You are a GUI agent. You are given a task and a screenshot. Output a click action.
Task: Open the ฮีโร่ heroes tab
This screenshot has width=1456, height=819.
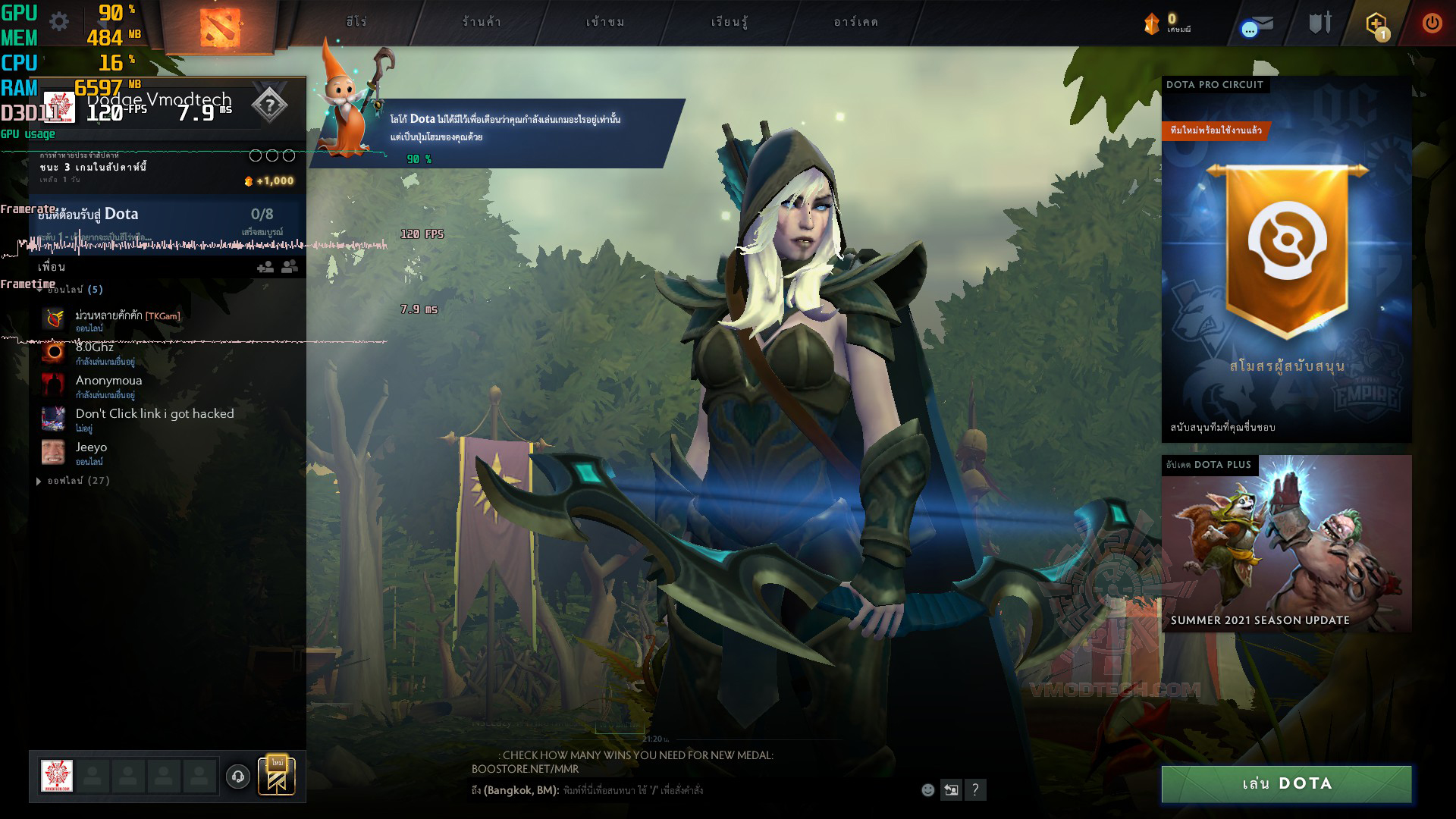(x=356, y=22)
